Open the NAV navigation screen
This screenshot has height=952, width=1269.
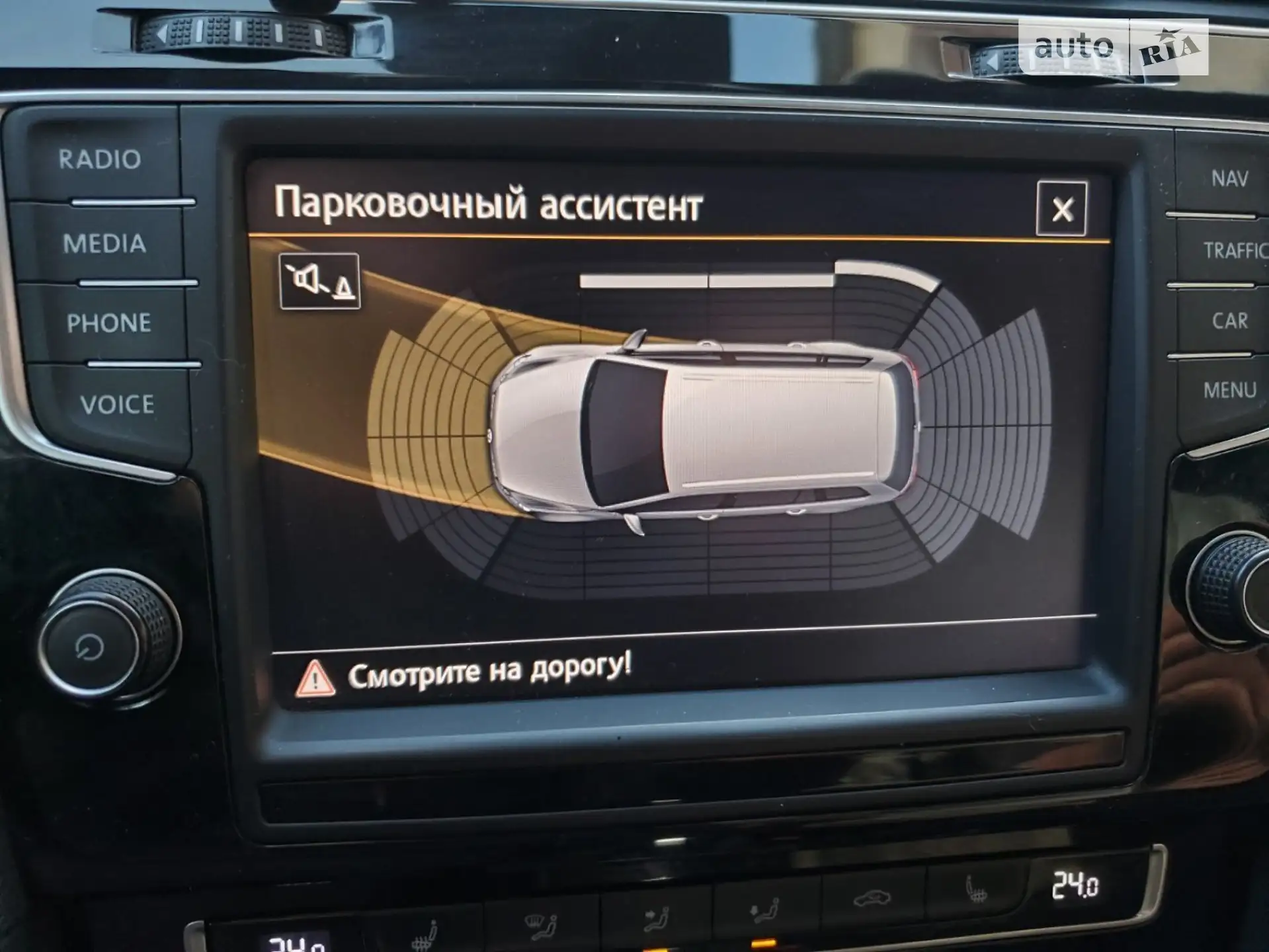tap(1229, 178)
